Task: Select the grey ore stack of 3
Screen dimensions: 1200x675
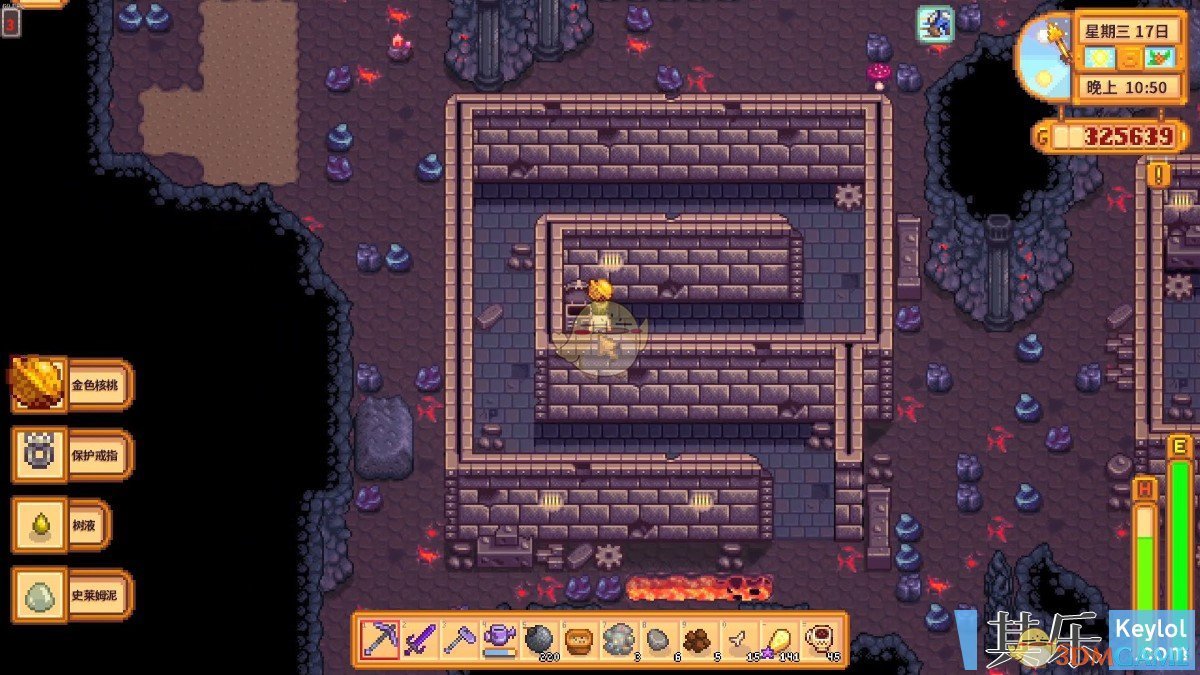Action: tap(619, 639)
